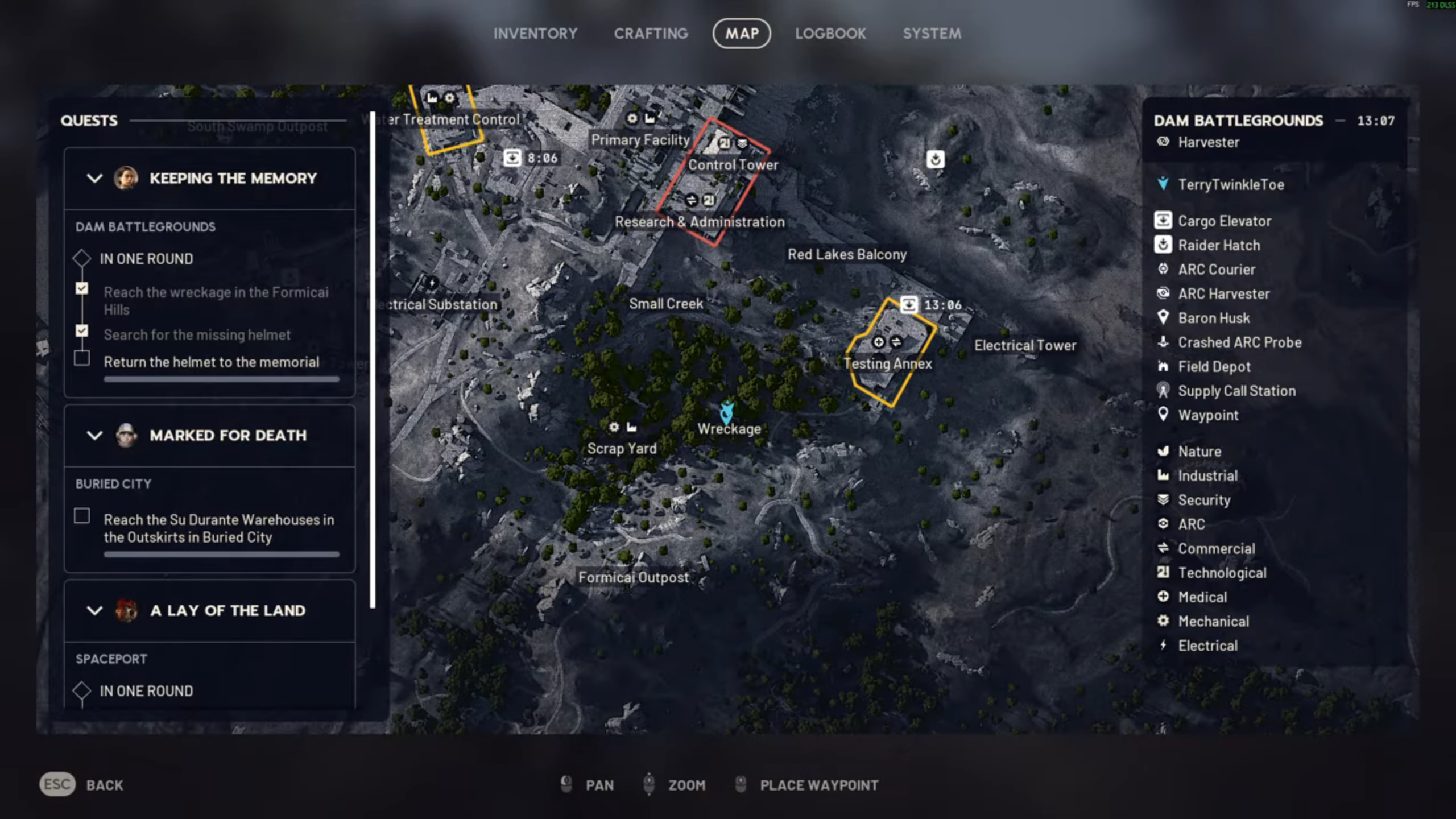Image resolution: width=1456 pixels, height=819 pixels.
Task: Open the LOGBOOK screen
Action: click(831, 33)
